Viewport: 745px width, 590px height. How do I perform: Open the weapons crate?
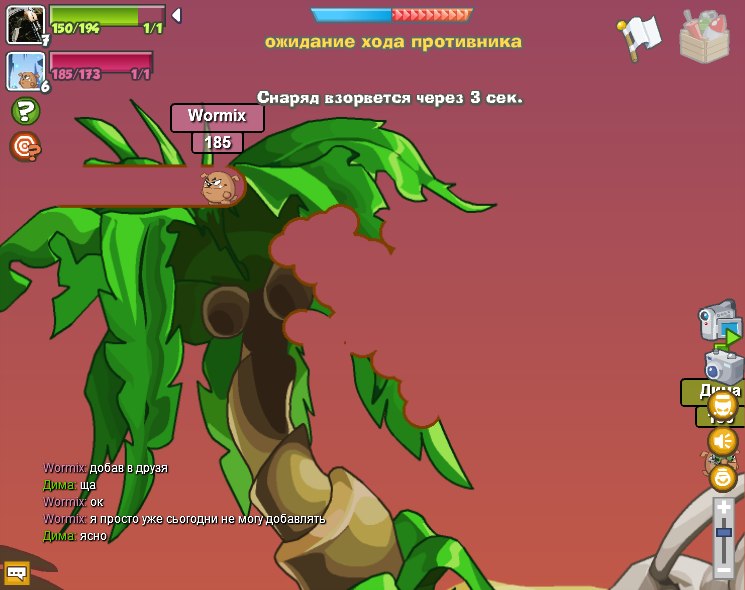[x=704, y=37]
